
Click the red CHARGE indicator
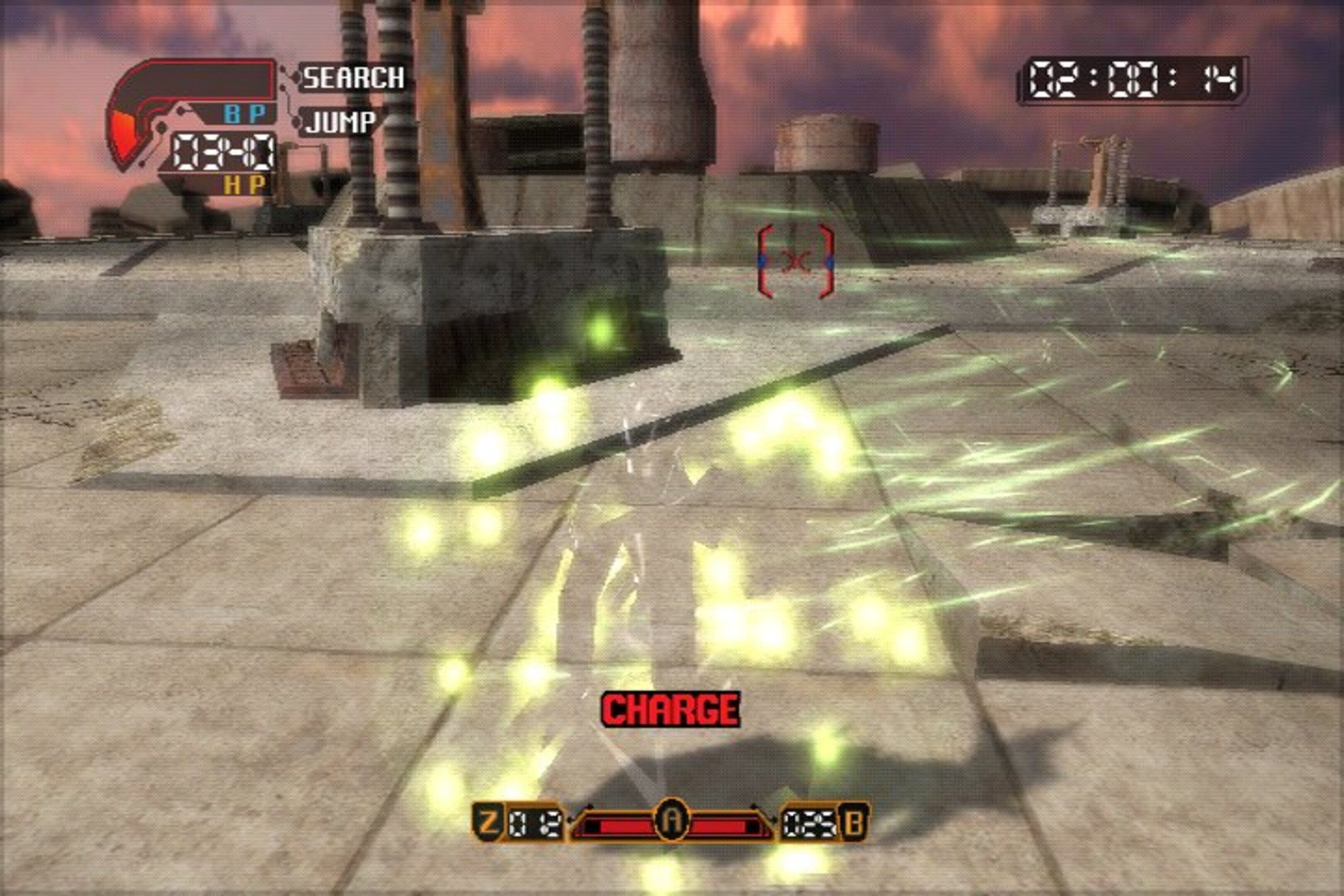tap(671, 710)
